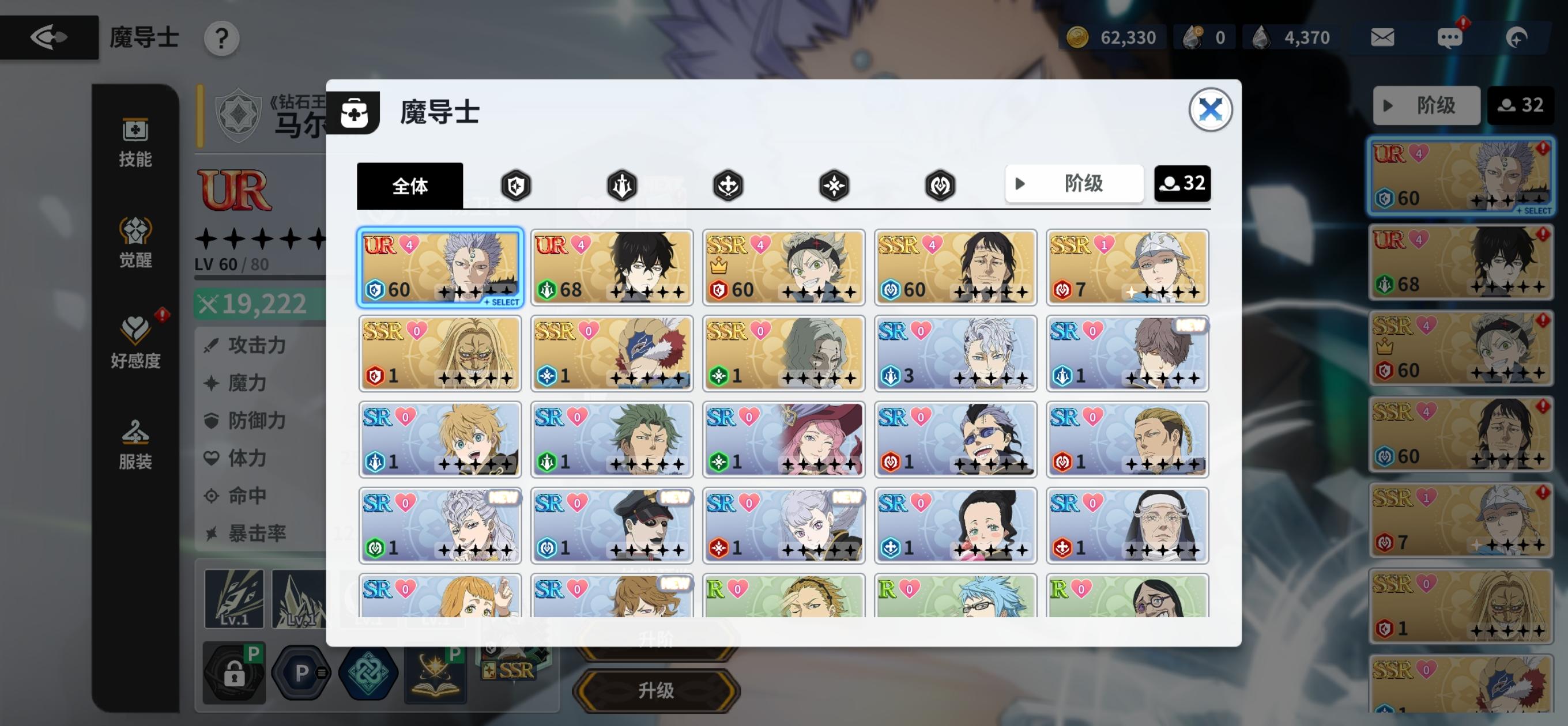Select the star-emblem filter tab
Viewport: 1568px width, 726px height.
834,185
